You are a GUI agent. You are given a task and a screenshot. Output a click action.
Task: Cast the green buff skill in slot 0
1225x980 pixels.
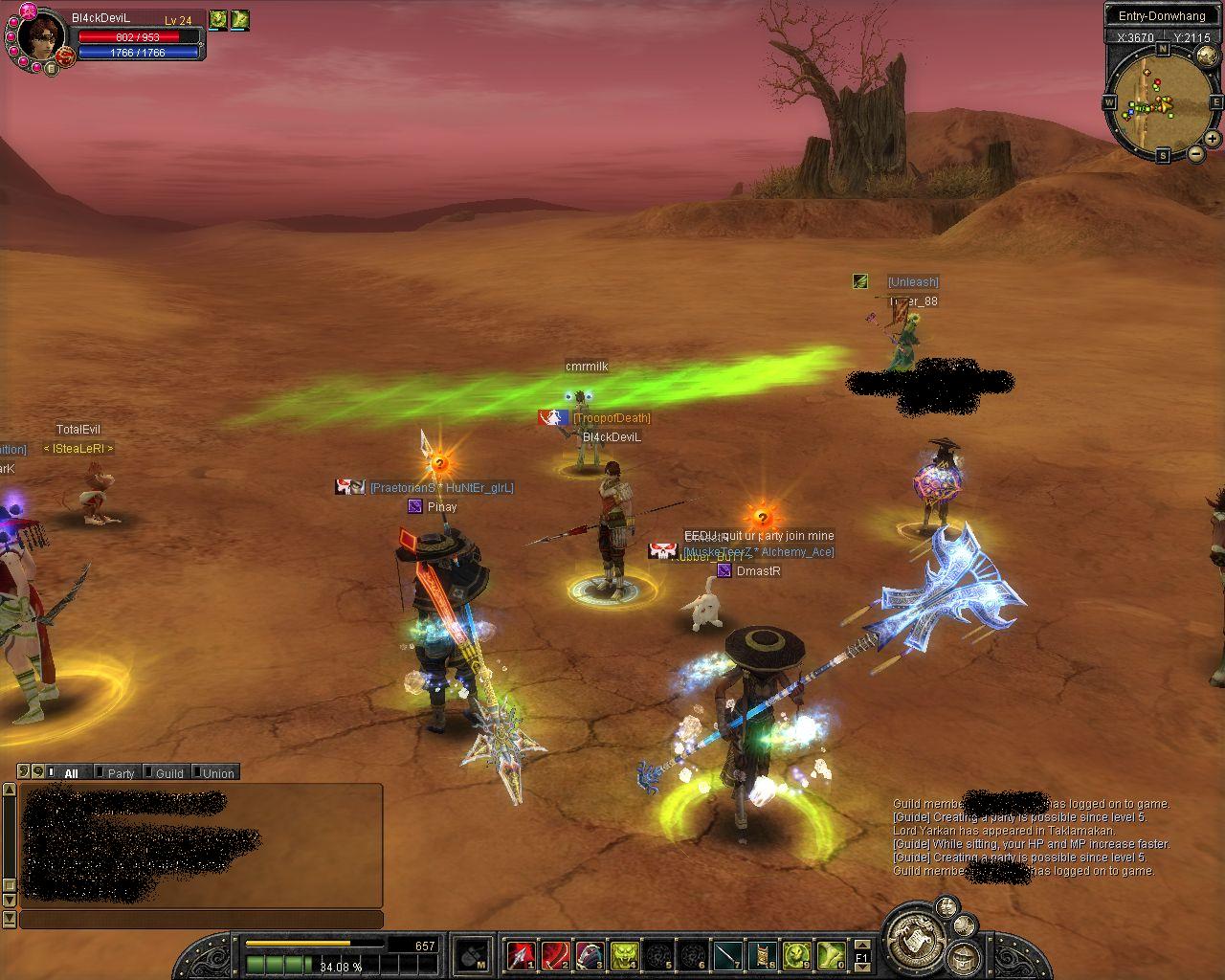click(831, 955)
